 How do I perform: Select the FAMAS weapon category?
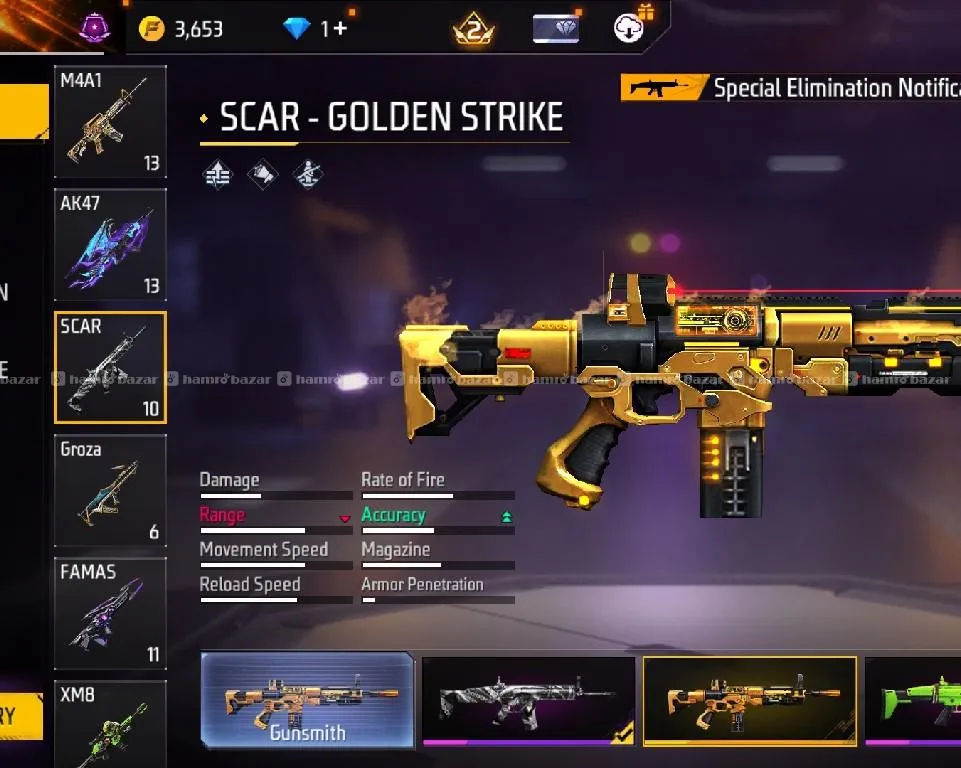[110, 613]
